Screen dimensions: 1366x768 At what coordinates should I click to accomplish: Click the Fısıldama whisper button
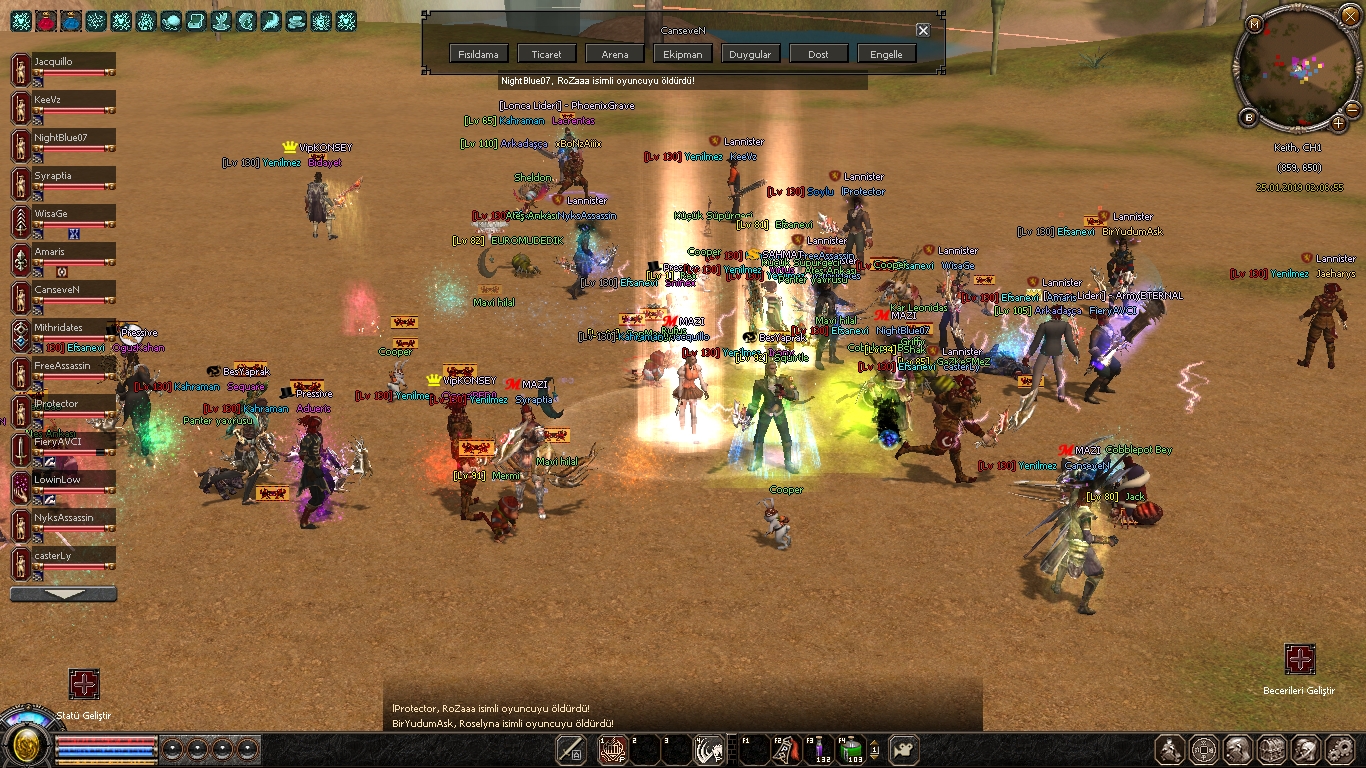tap(480, 54)
